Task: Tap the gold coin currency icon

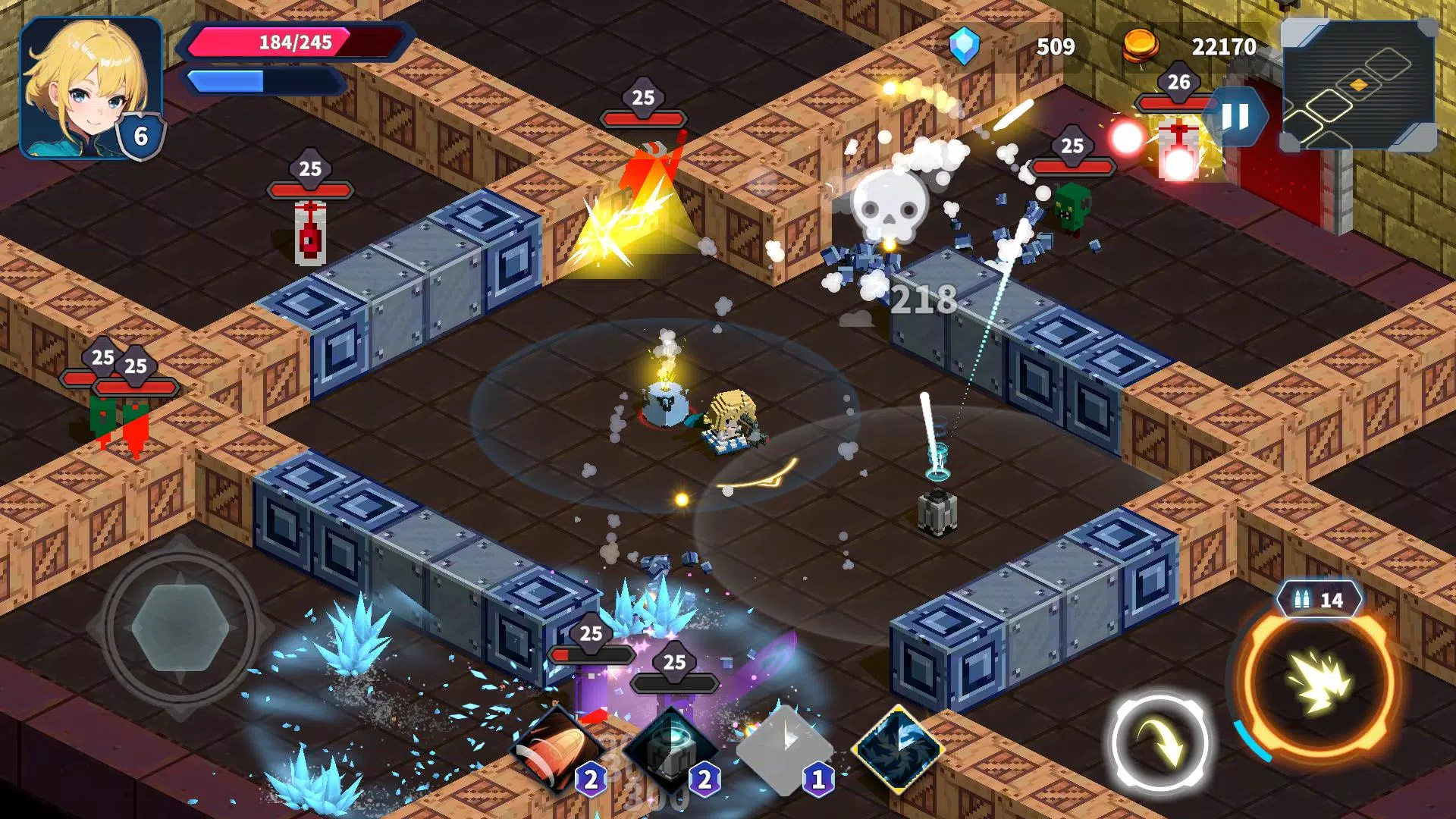Action: click(x=1140, y=46)
